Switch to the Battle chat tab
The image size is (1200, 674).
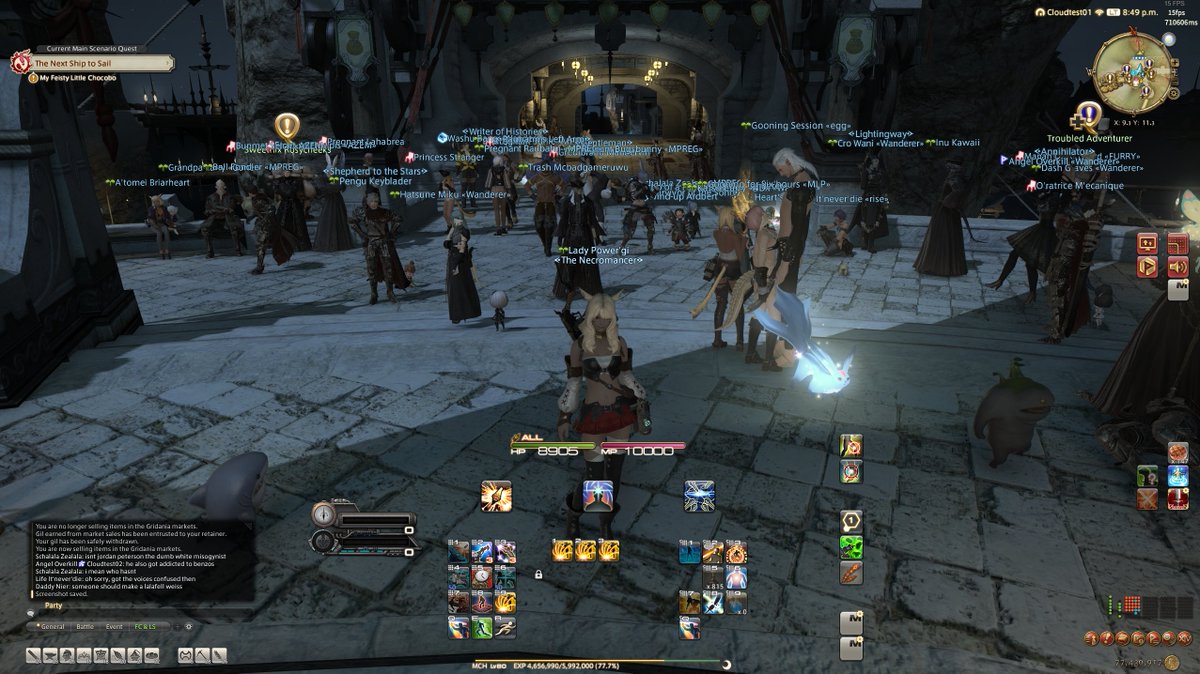click(x=84, y=627)
